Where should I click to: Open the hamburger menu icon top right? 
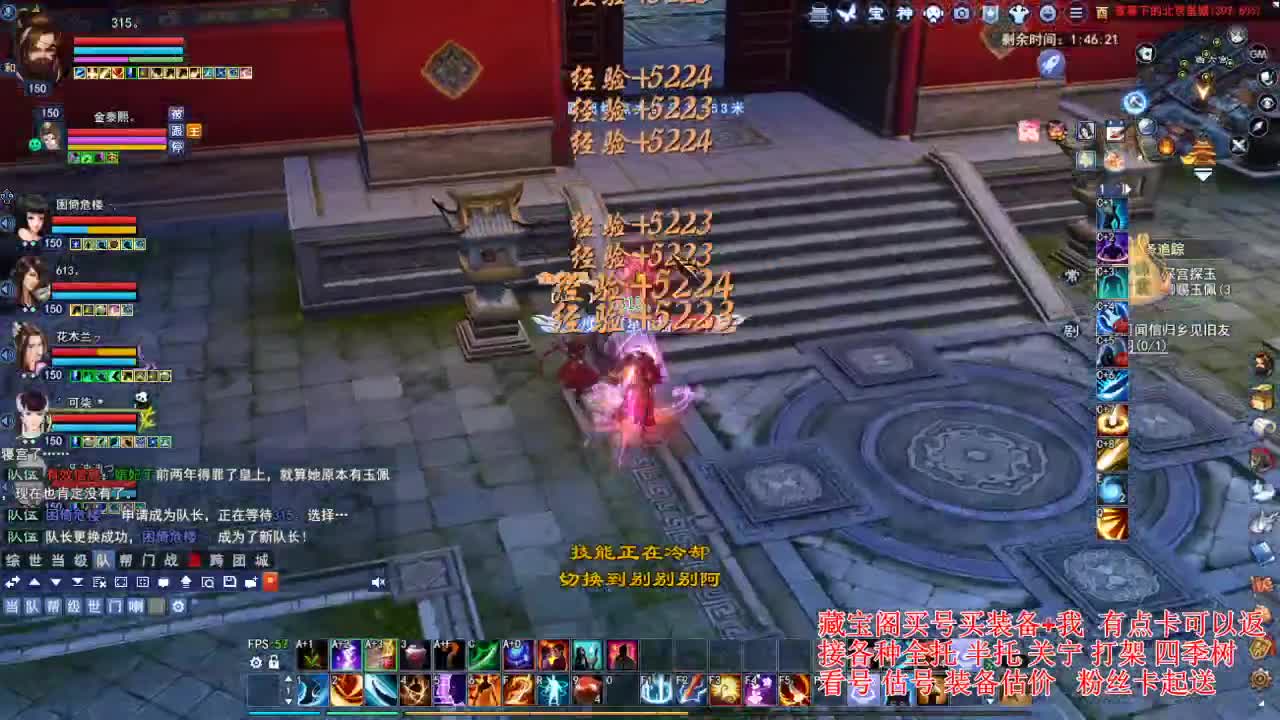coord(1077,13)
